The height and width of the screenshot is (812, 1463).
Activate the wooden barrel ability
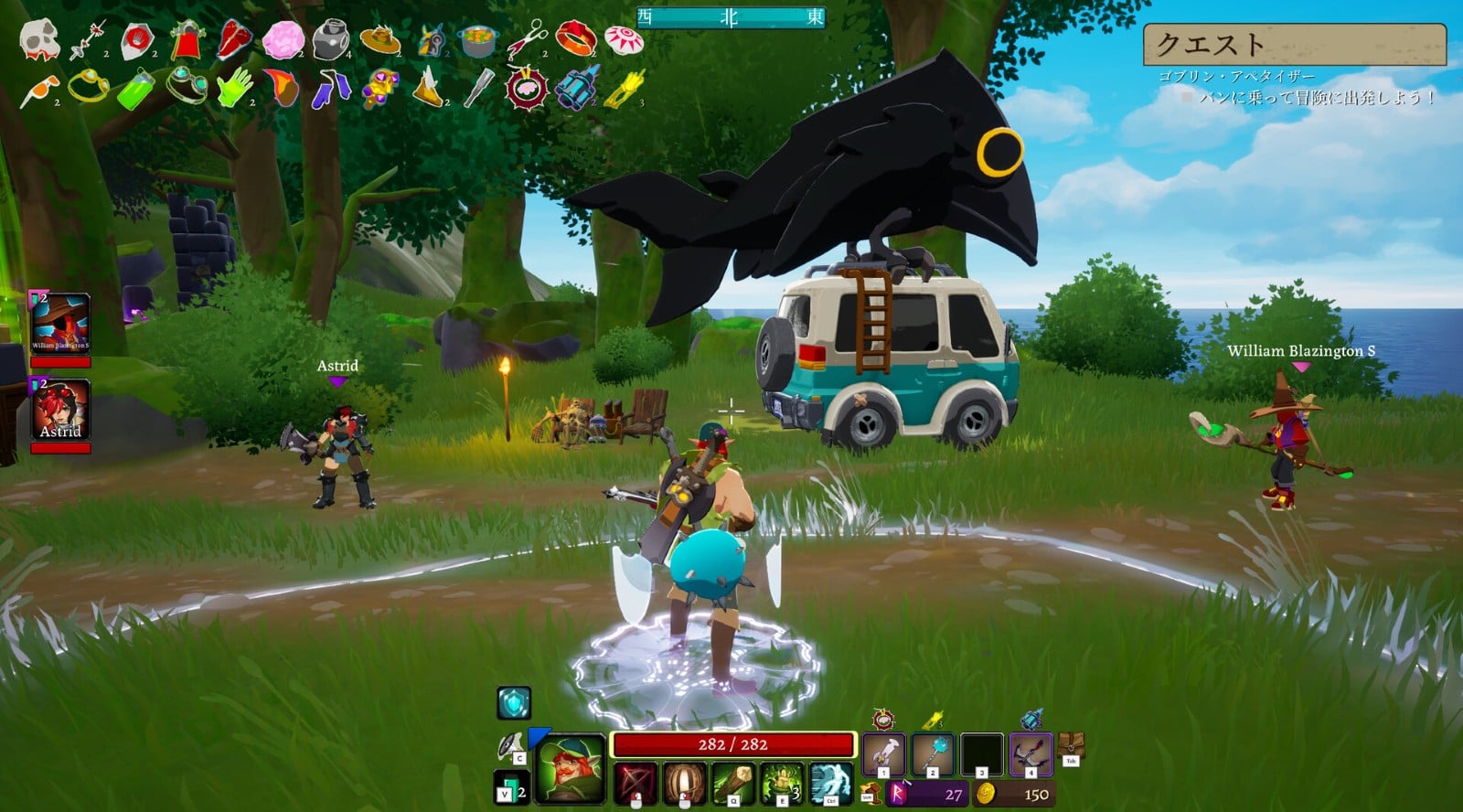[685, 783]
